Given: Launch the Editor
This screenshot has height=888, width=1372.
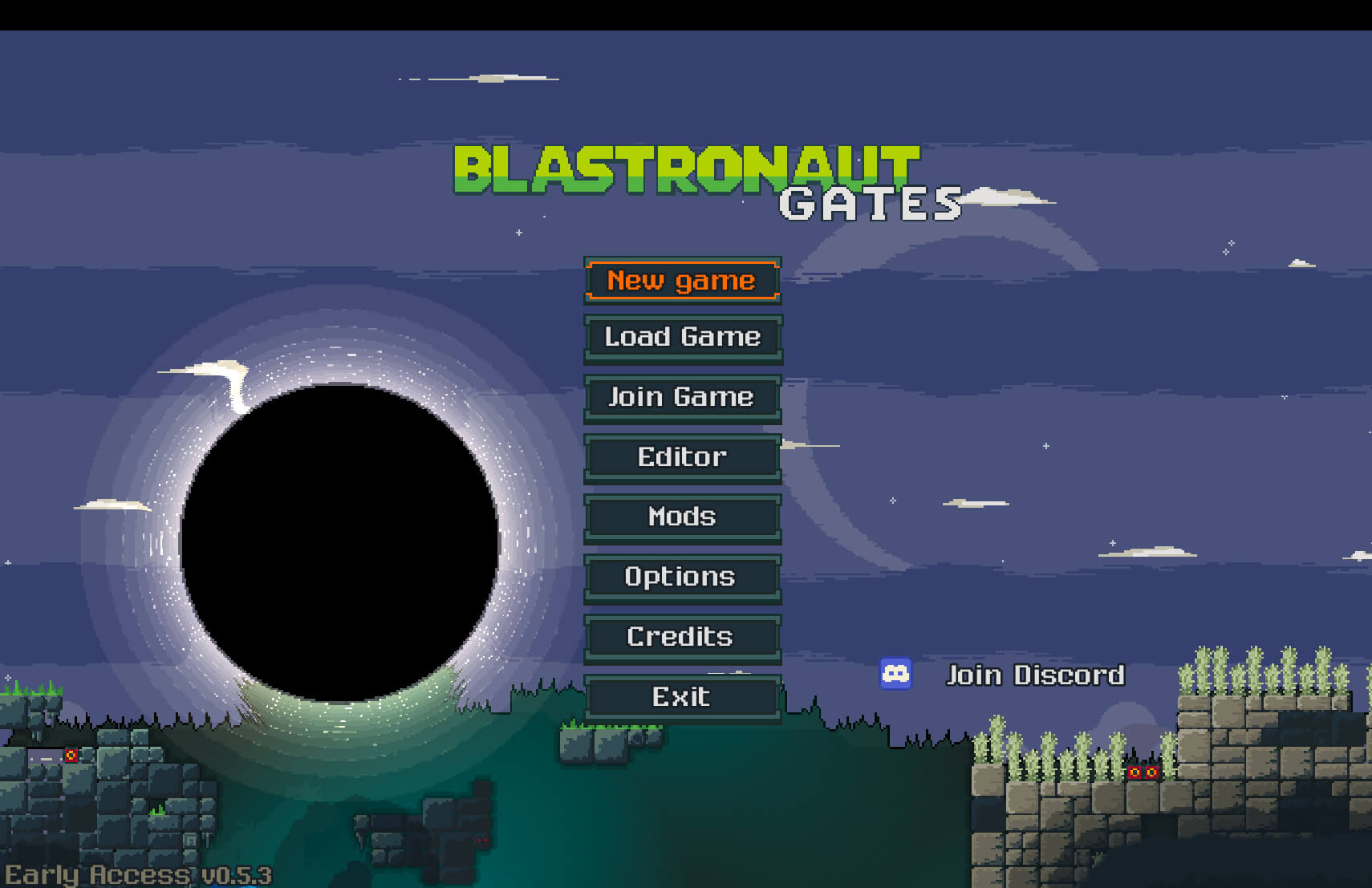Looking at the screenshot, I should [682, 457].
